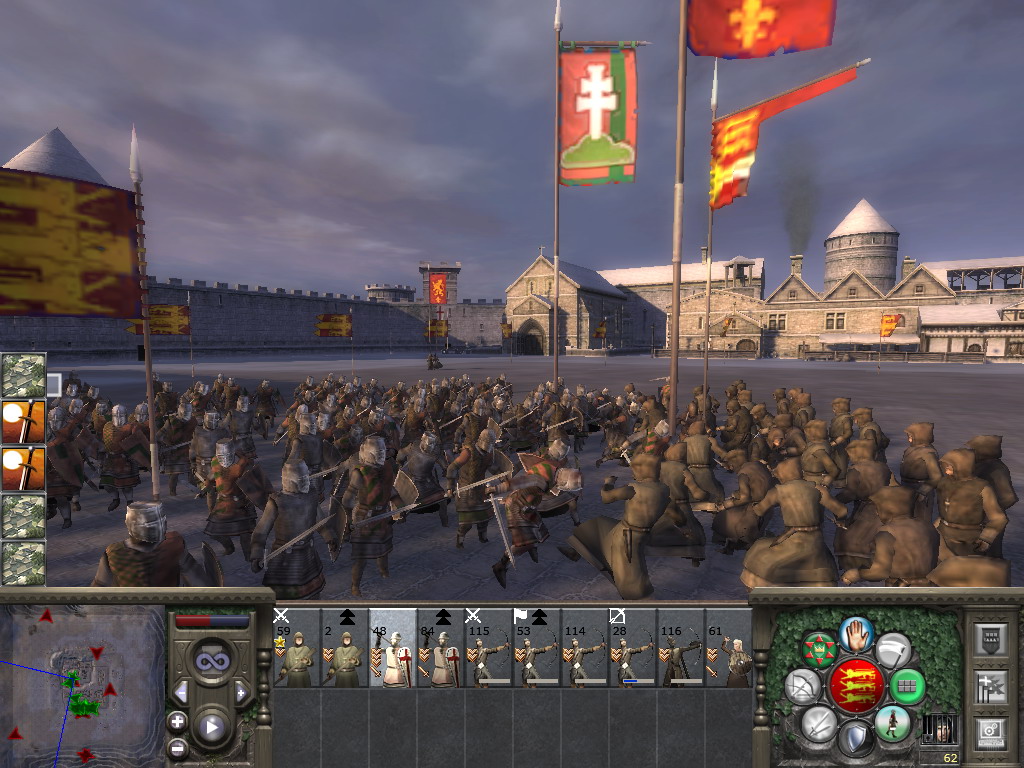
Task: Start the battle with the play button
Action: (211, 727)
